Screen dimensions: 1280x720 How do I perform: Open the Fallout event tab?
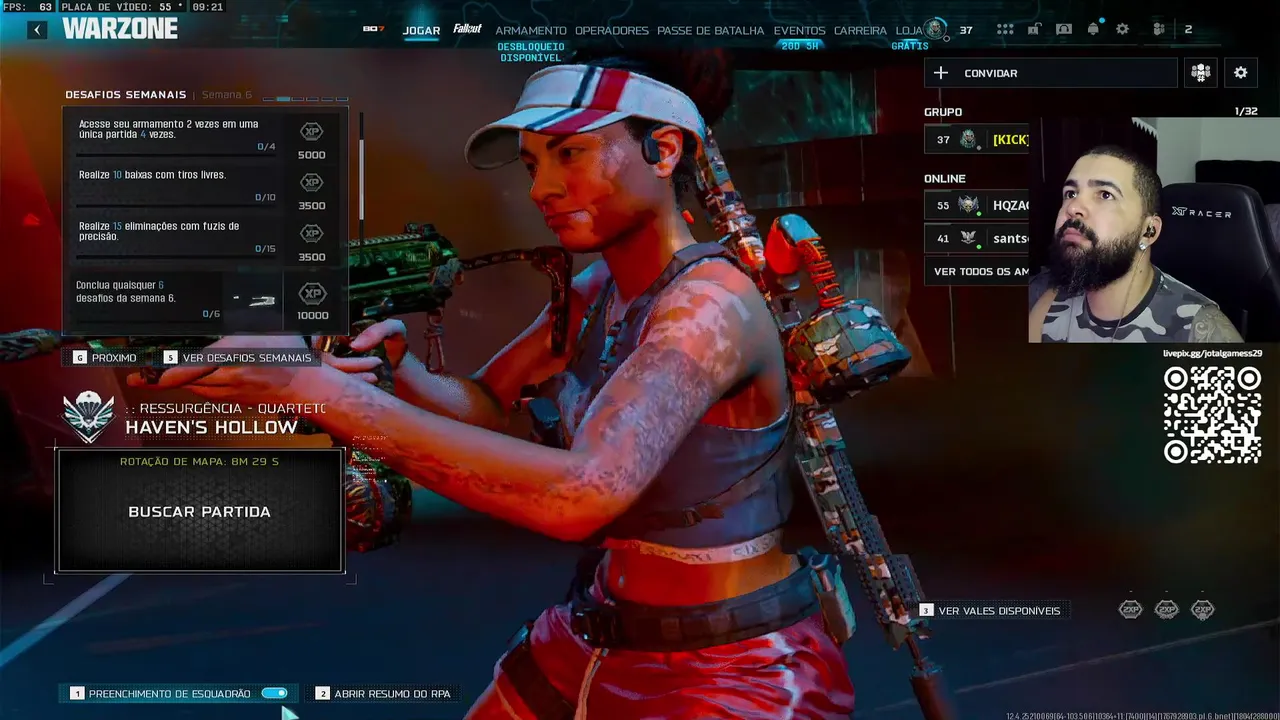pyautogui.click(x=467, y=29)
